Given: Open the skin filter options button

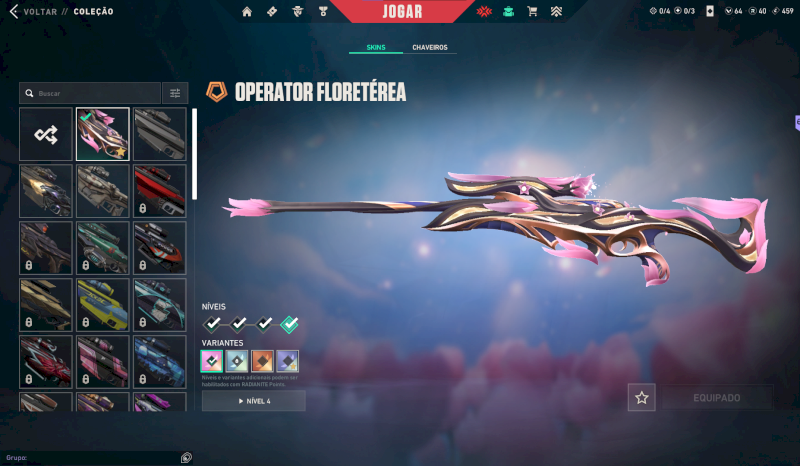Looking at the screenshot, I should pos(175,93).
